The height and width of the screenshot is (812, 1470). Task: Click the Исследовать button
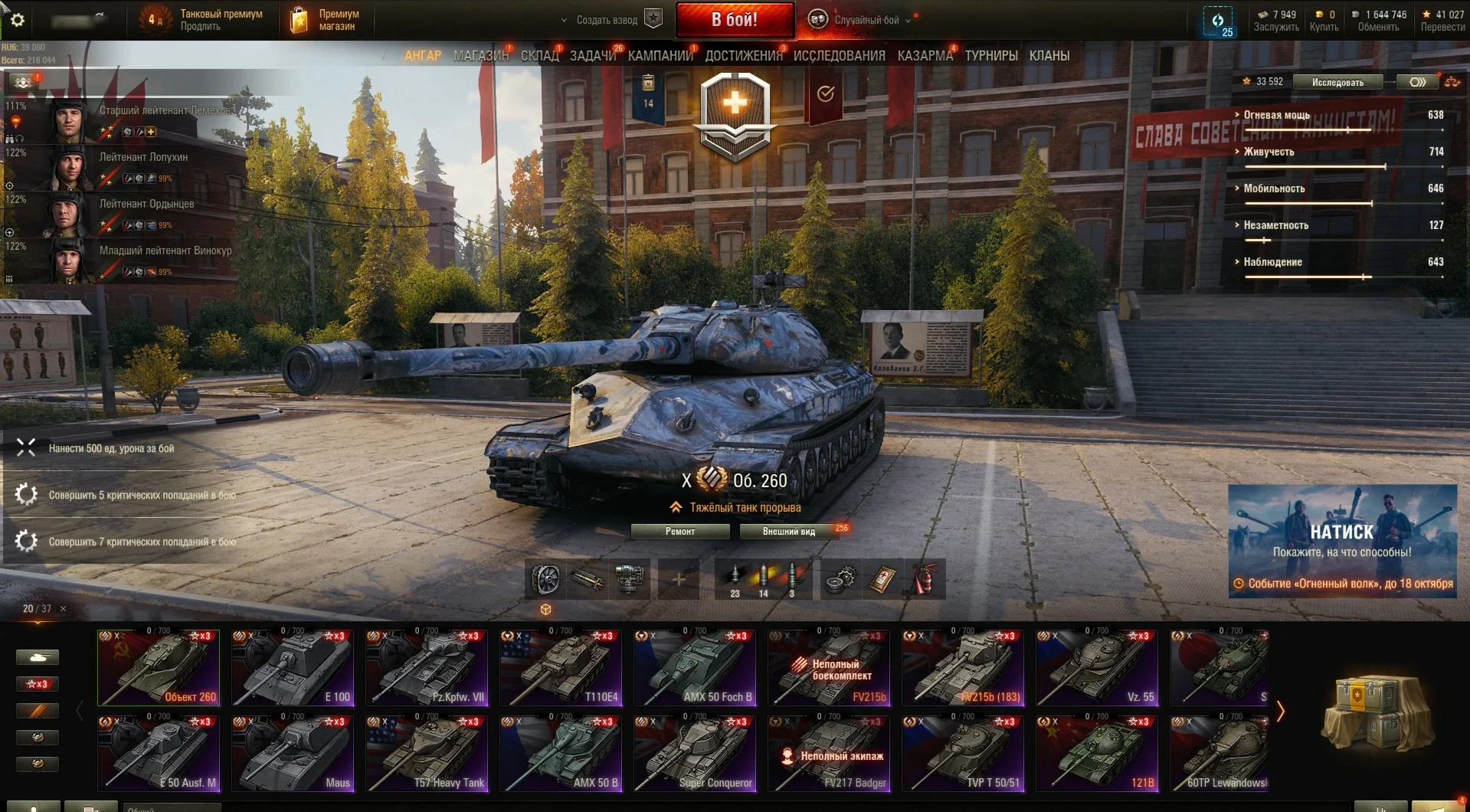1337,82
